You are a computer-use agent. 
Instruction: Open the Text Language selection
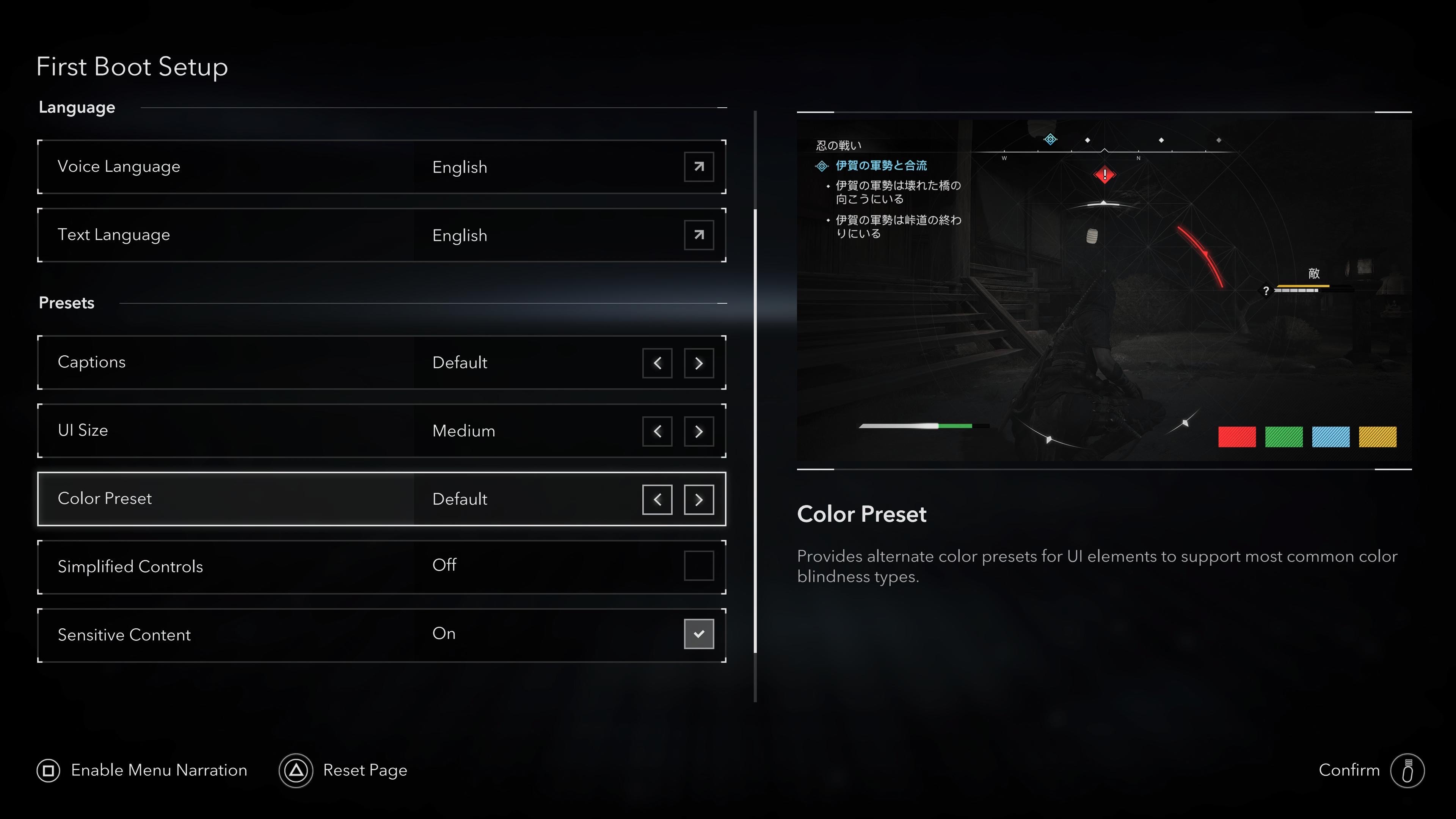(698, 235)
